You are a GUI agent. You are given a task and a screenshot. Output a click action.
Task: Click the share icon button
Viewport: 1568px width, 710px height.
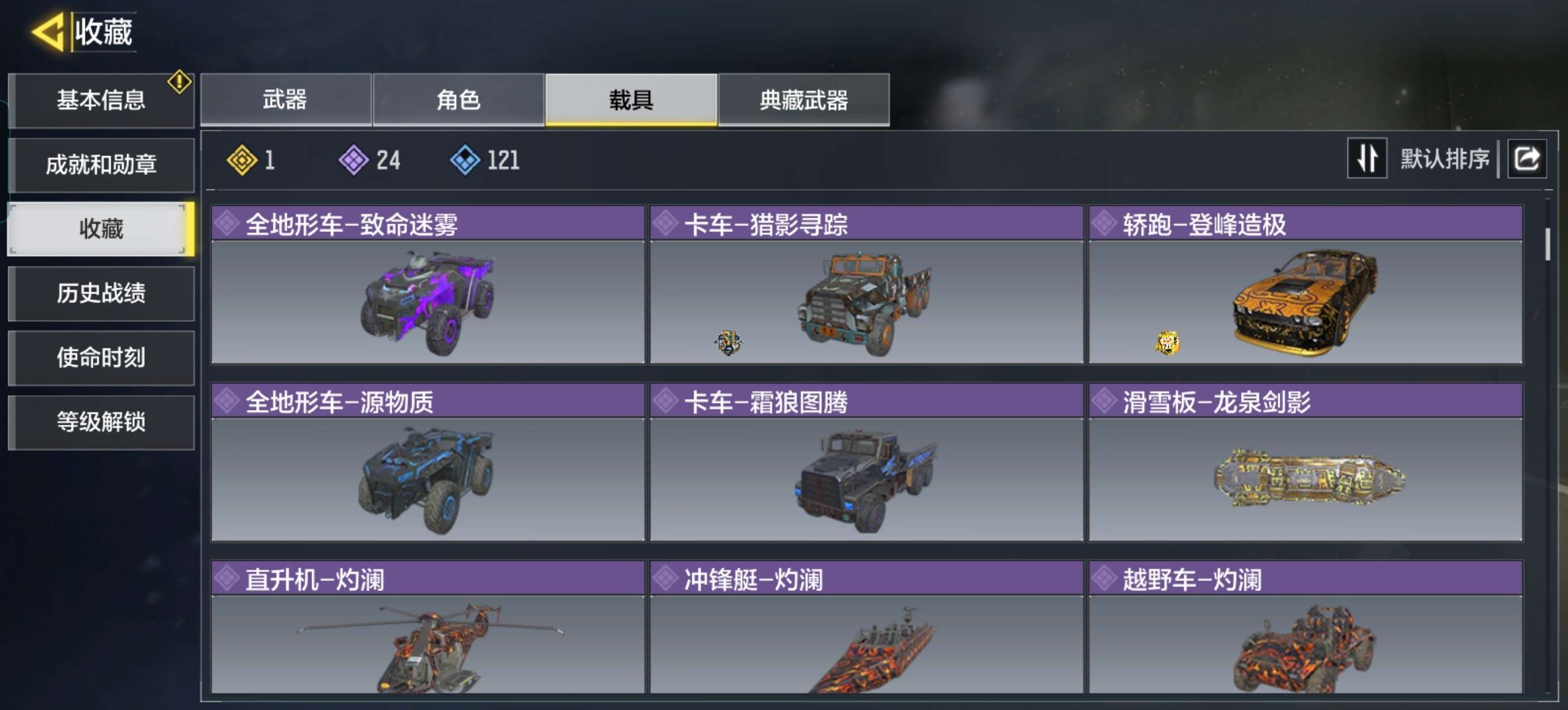(1526, 159)
